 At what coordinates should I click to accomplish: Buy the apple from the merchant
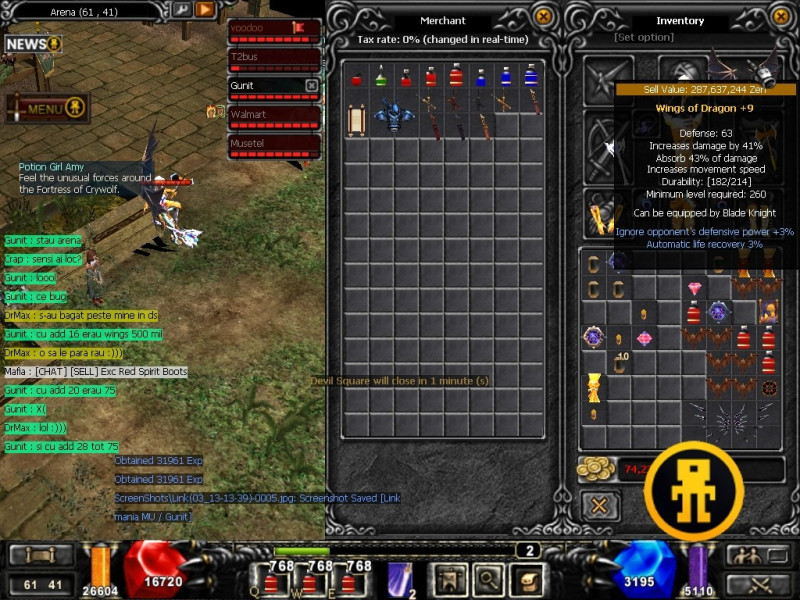tap(356, 78)
